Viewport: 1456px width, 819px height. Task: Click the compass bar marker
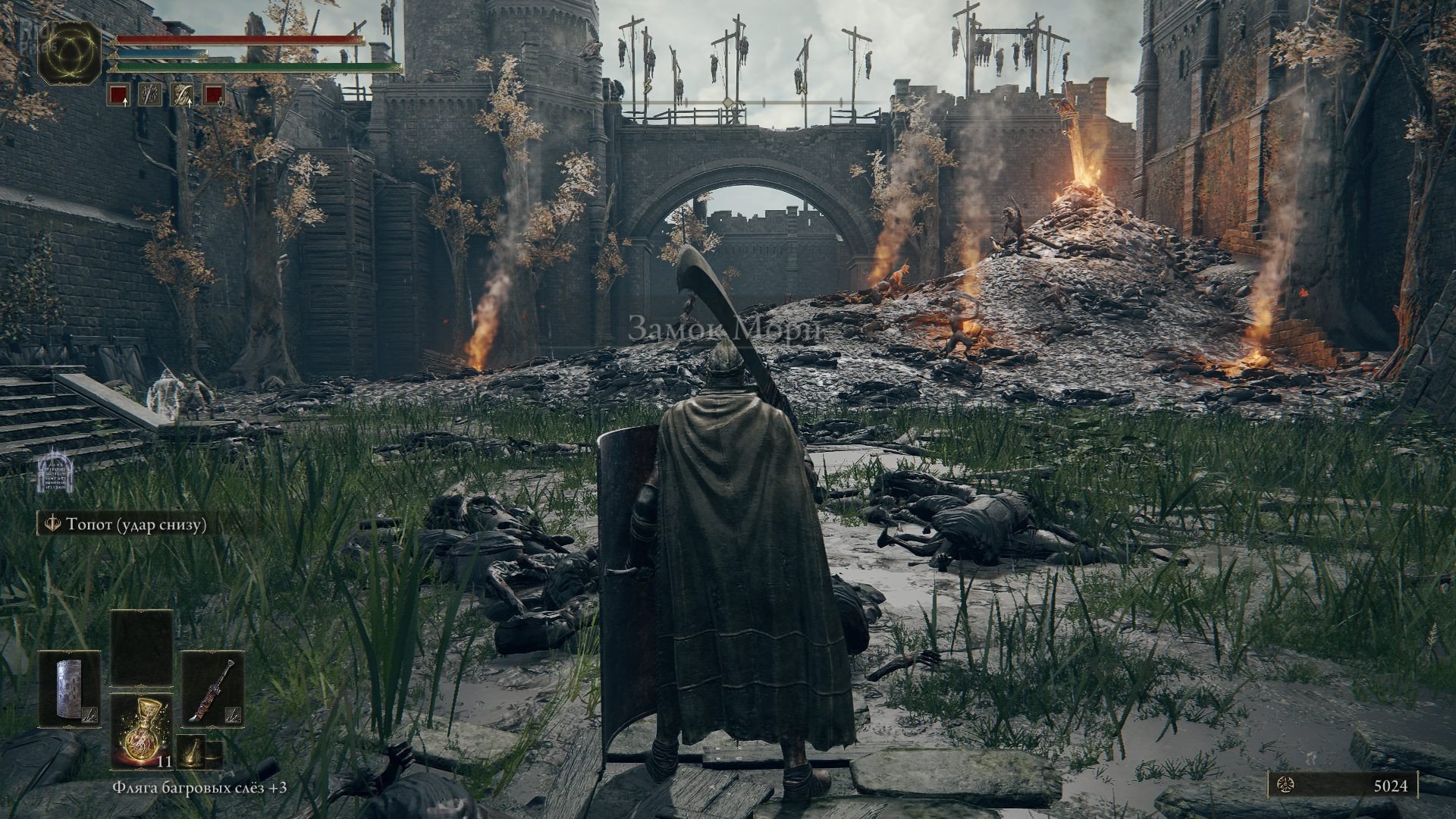(728, 102)
